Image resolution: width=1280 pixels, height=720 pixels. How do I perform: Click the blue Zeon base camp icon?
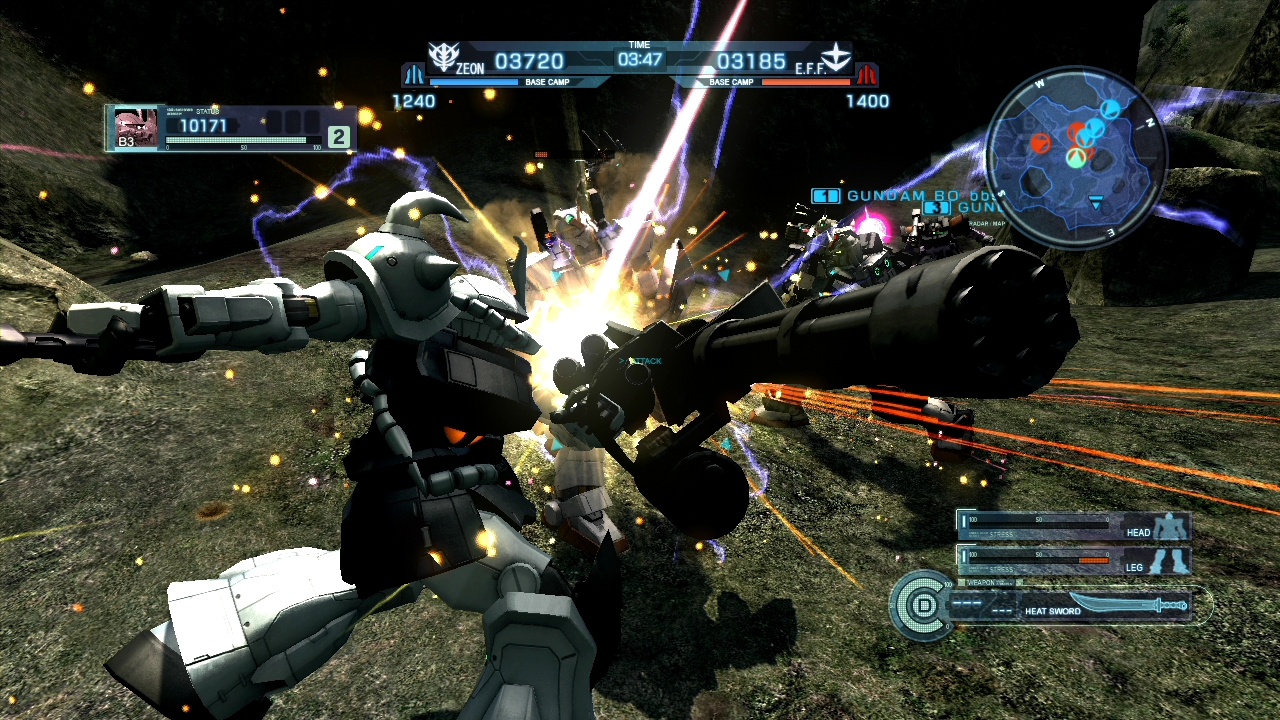coord(413,75)
